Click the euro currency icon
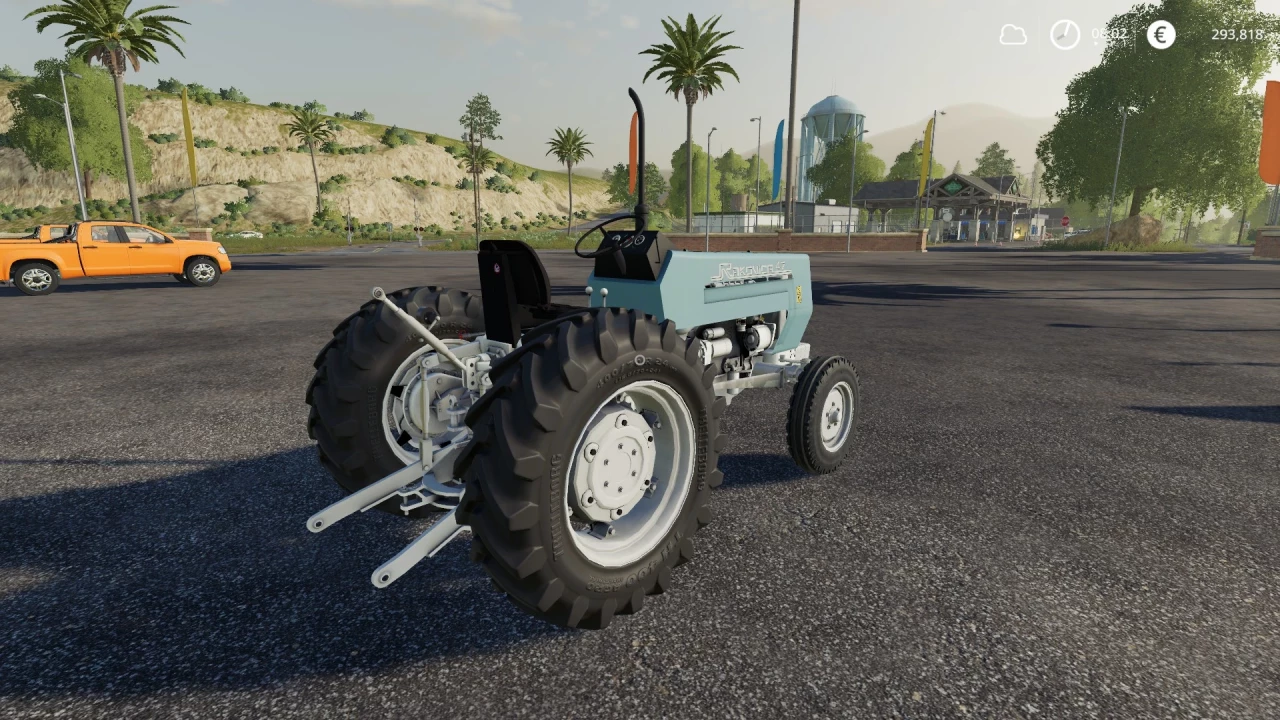 click(1160, 35)
